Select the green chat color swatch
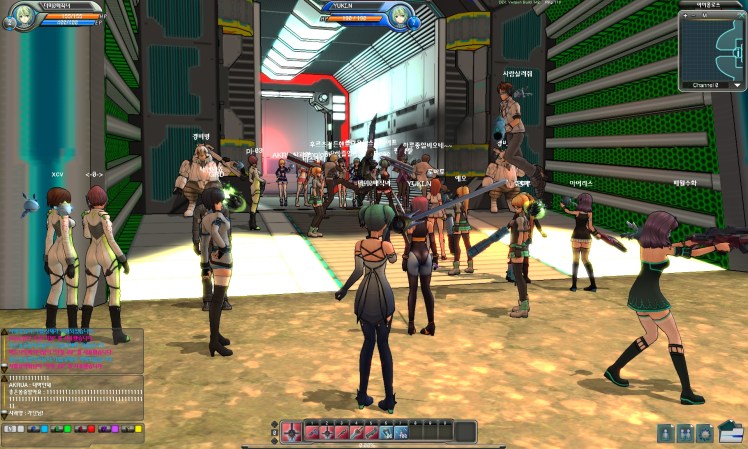748x449 pixels. (67, 429)
